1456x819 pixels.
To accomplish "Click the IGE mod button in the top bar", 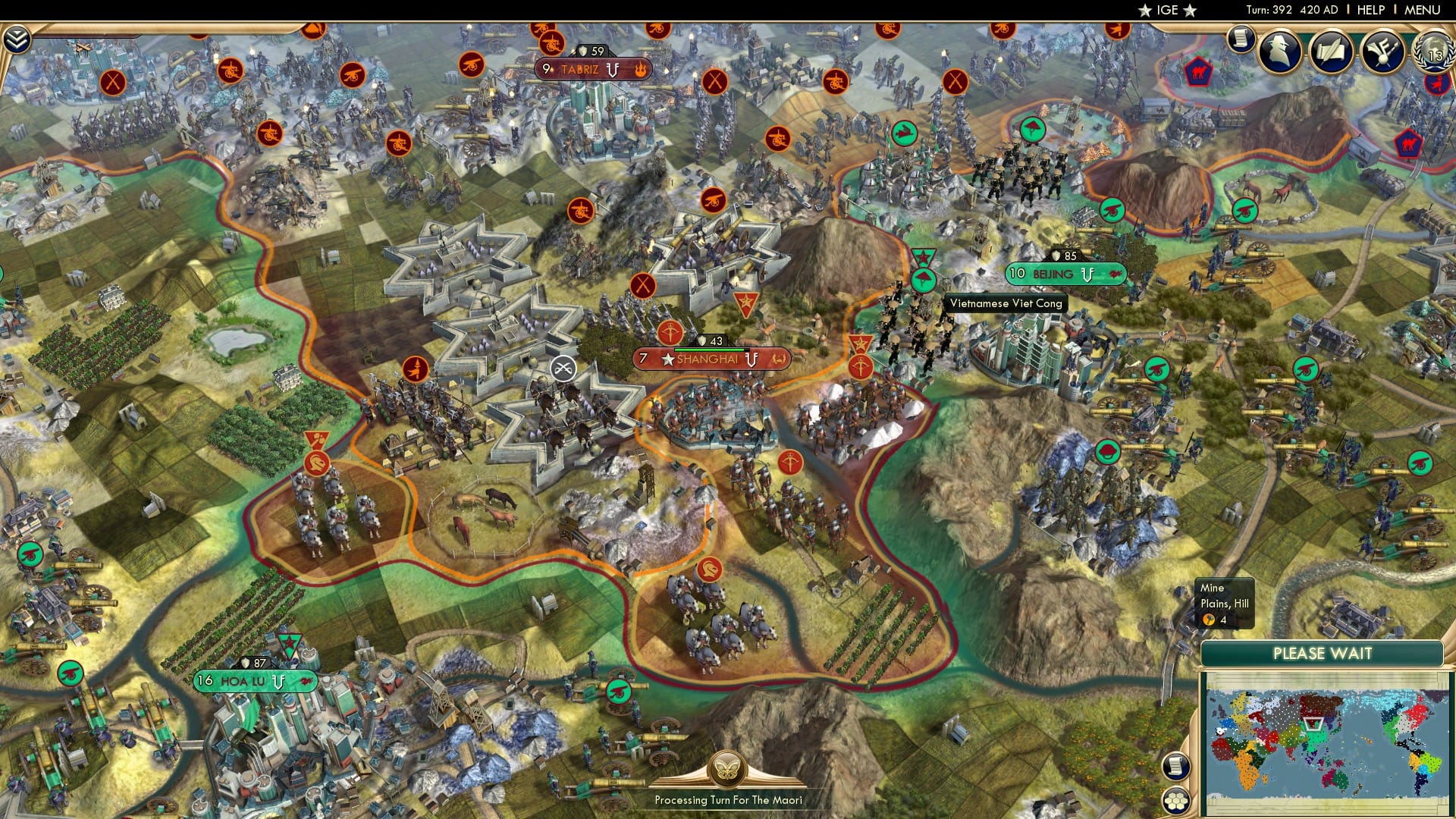I will 1167,10.
